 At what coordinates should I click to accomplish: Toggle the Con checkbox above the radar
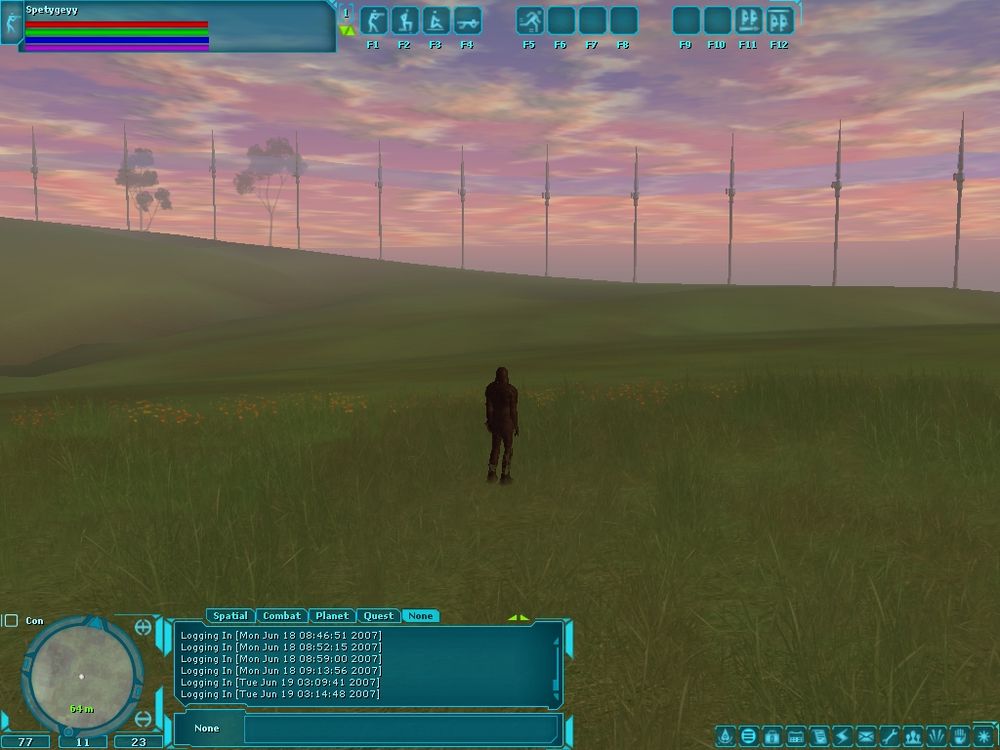pyautogui.click(x=11, y=621)
